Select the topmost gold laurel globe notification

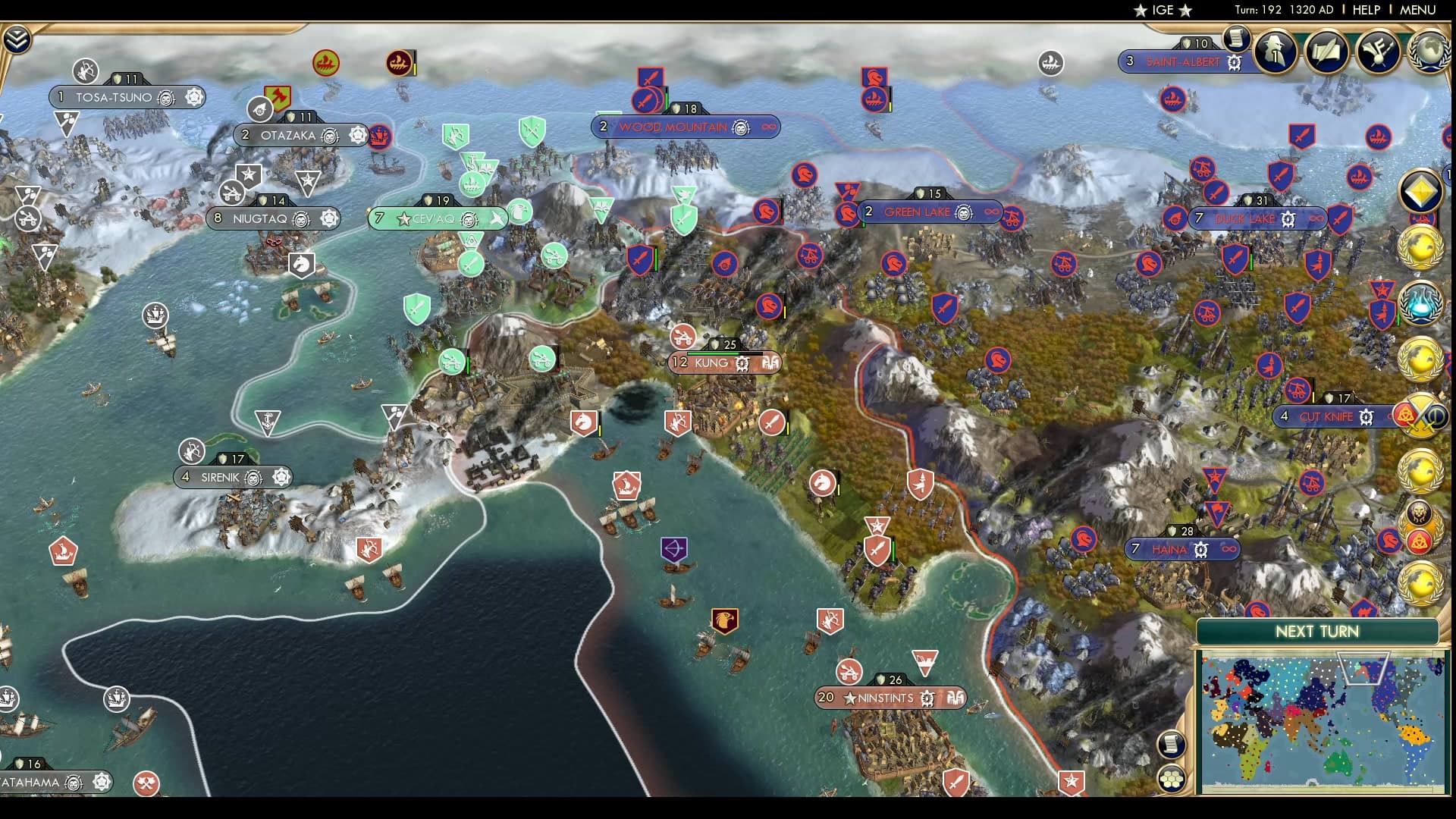coord(1423,245)
